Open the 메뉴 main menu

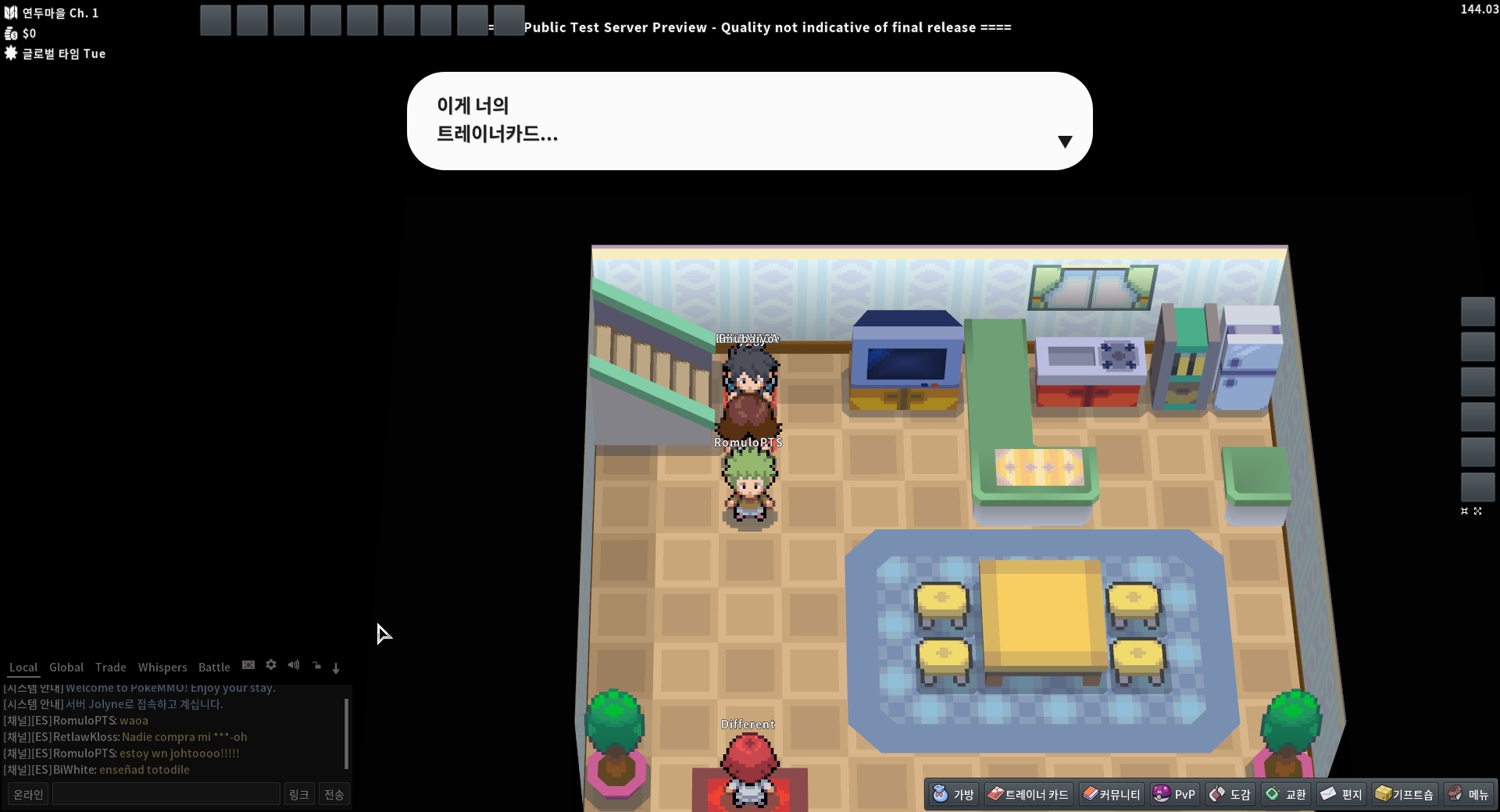coord(1469,794)
